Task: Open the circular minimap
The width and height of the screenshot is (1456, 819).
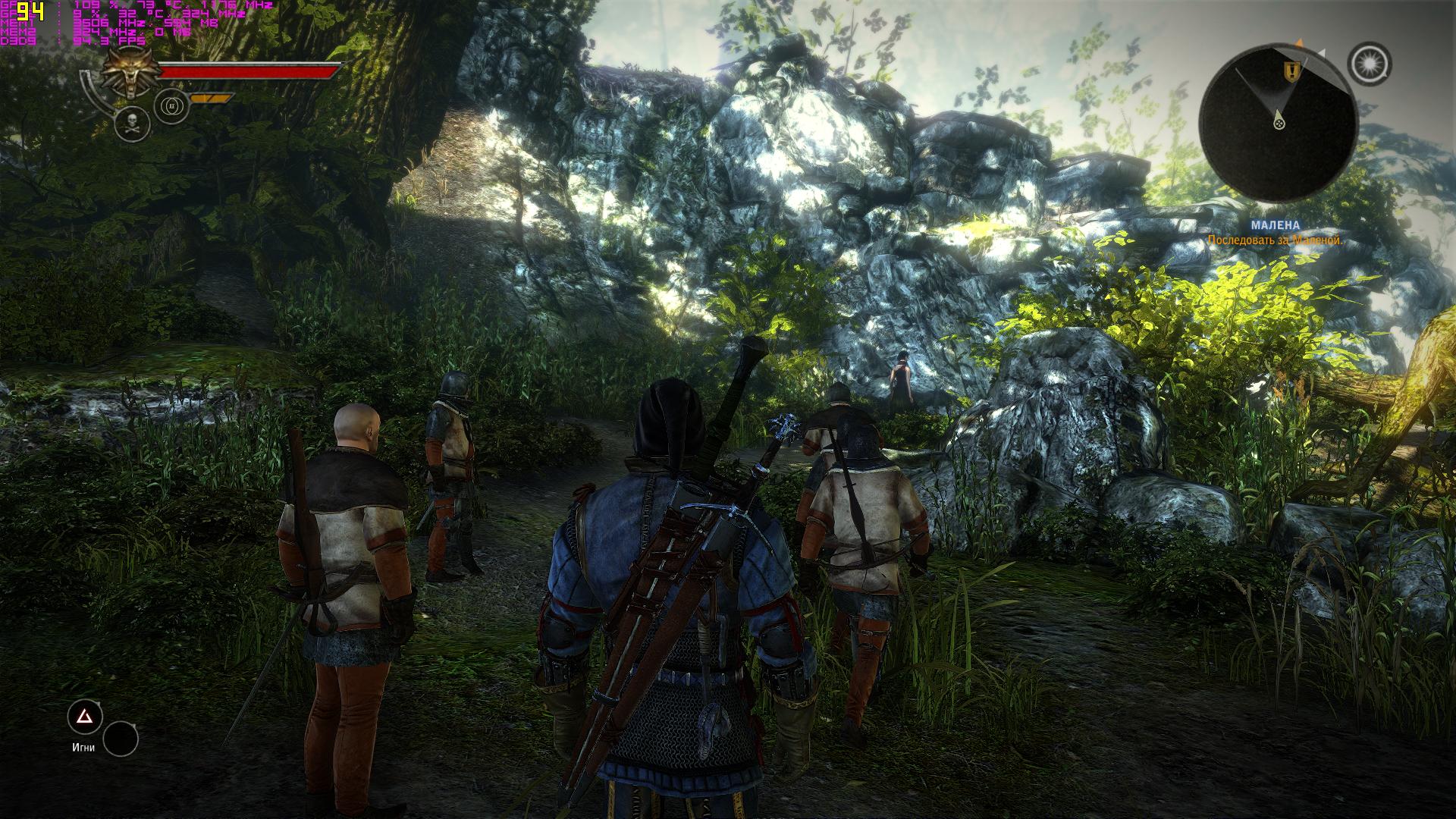Action: click(x=1279, y=121)
